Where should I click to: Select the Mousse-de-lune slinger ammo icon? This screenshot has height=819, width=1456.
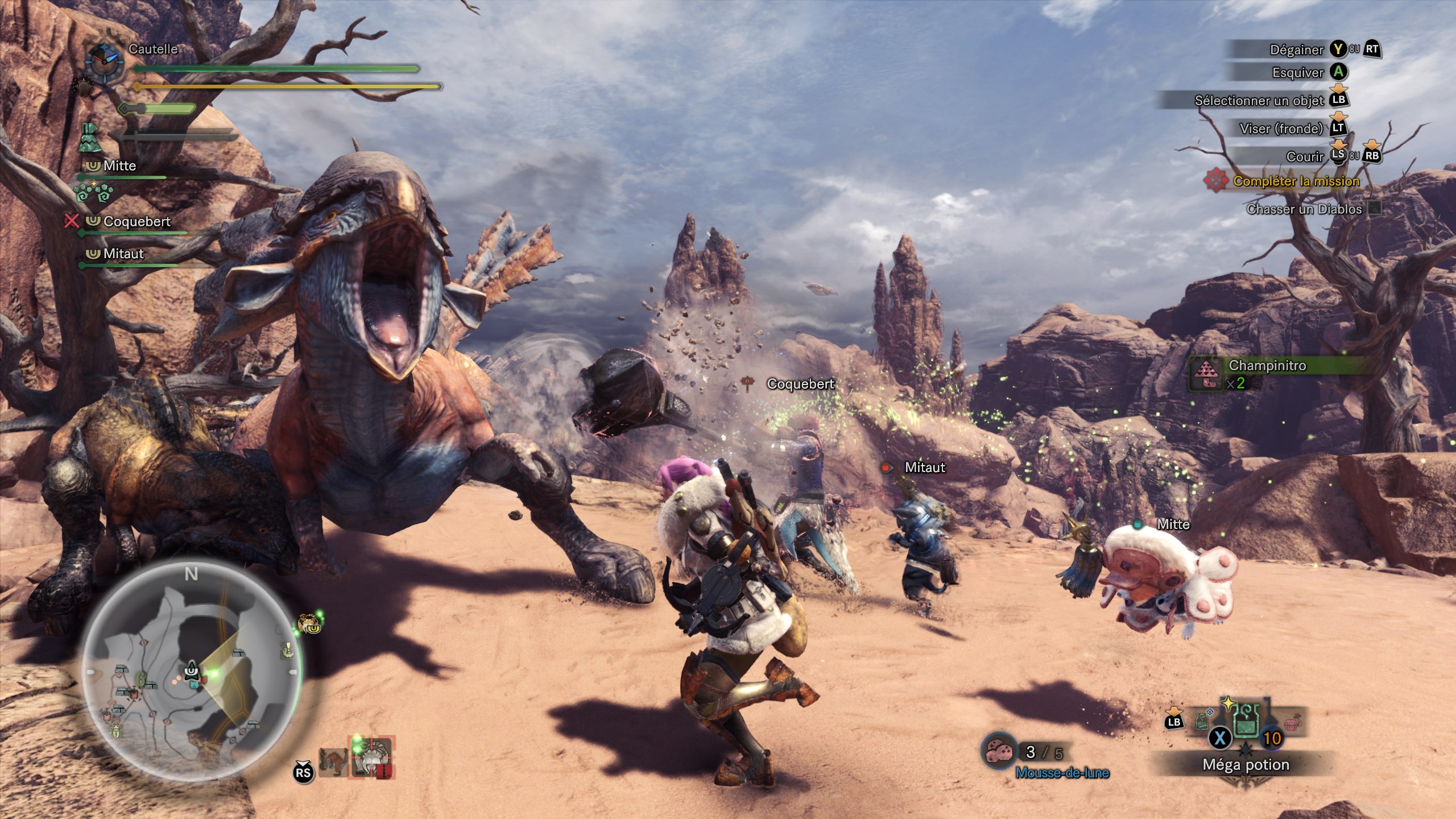1000,752
